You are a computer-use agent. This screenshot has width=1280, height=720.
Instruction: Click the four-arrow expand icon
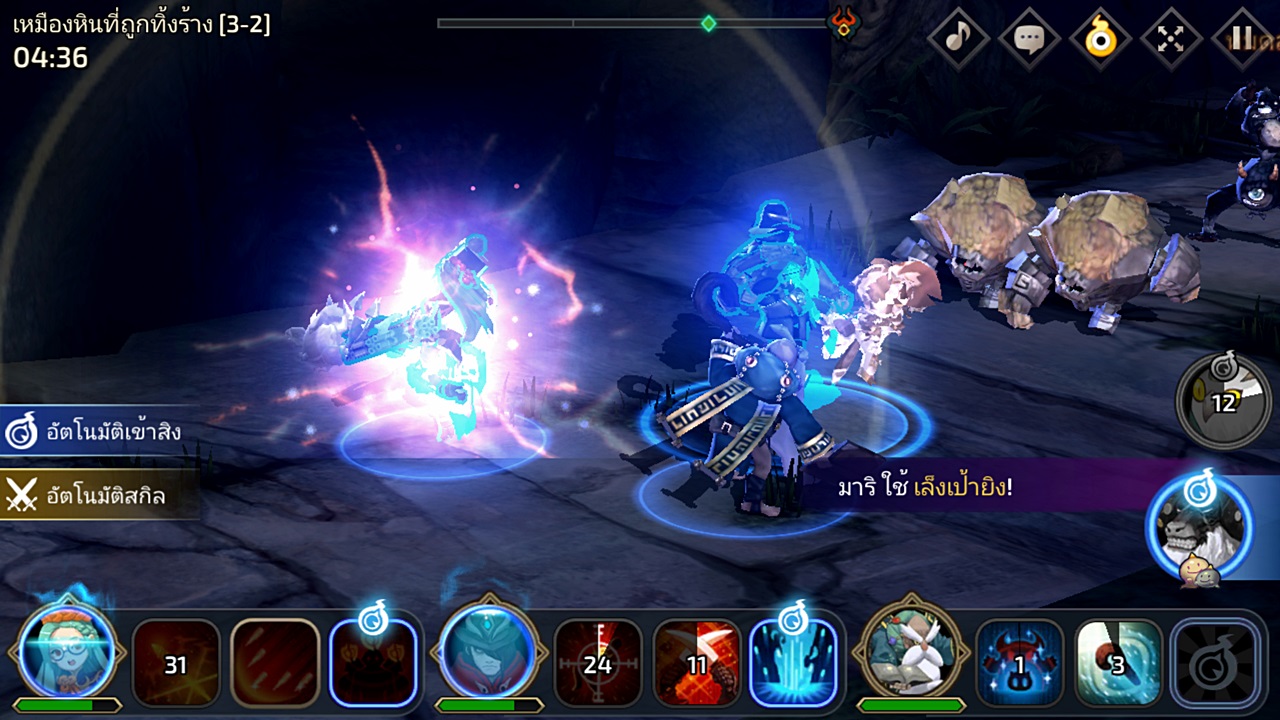click(1171, 39)
